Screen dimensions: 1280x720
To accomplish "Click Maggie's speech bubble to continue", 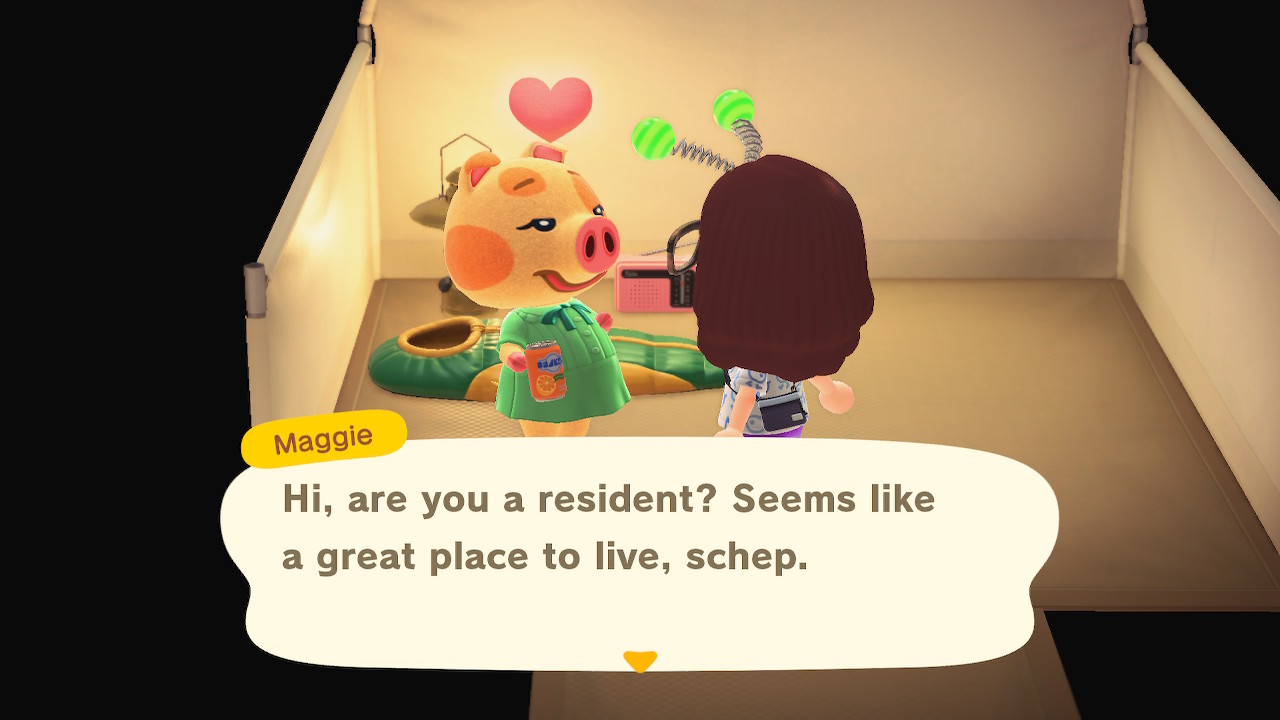I will [x=638, y=550].
